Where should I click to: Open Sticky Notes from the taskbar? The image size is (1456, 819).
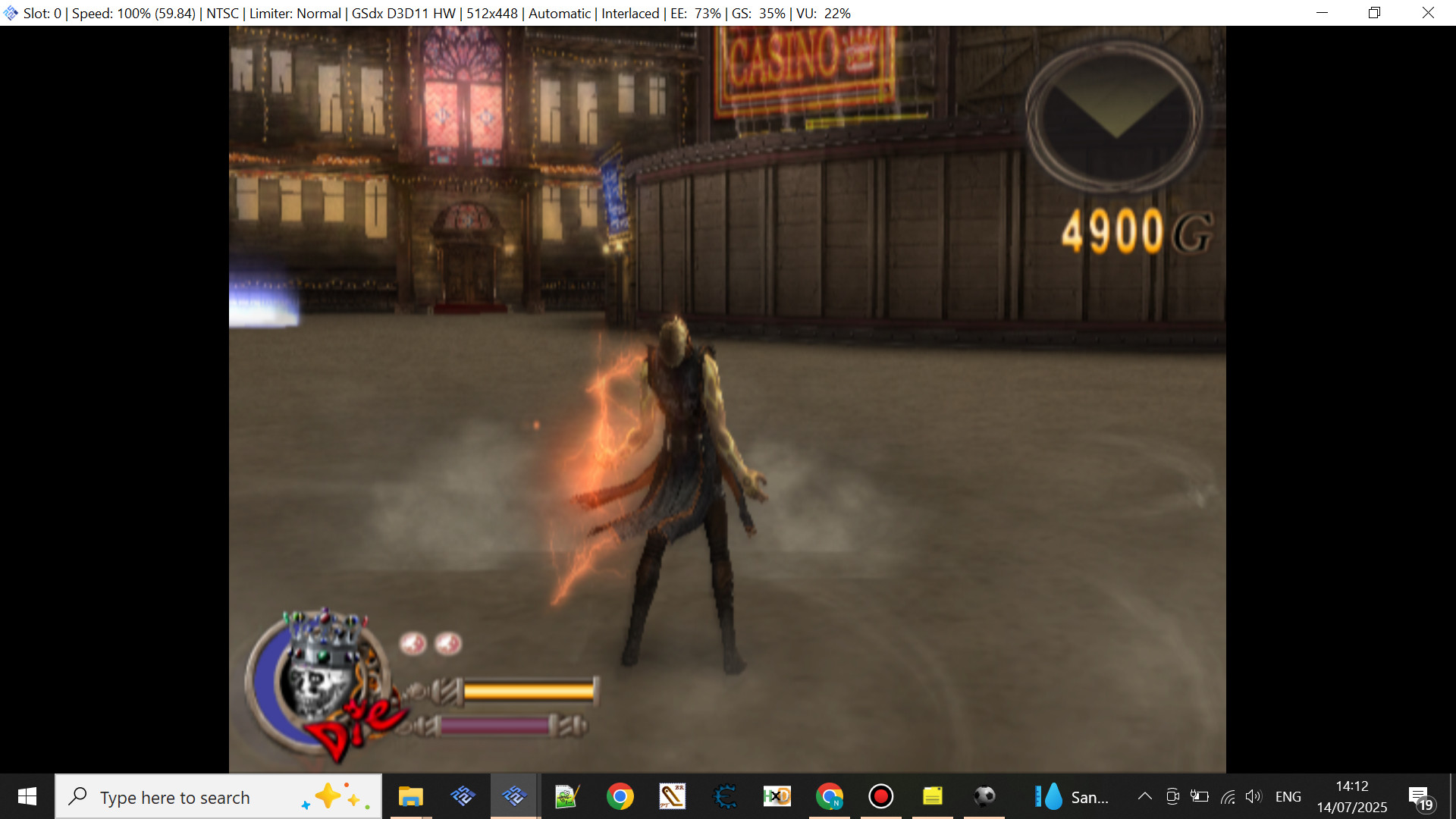click(933, 796)
